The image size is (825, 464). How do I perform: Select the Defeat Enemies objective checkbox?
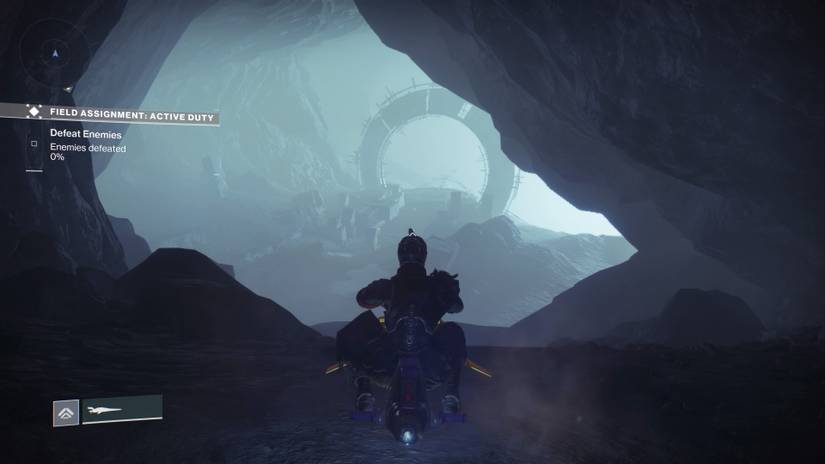tap(33, 143)
